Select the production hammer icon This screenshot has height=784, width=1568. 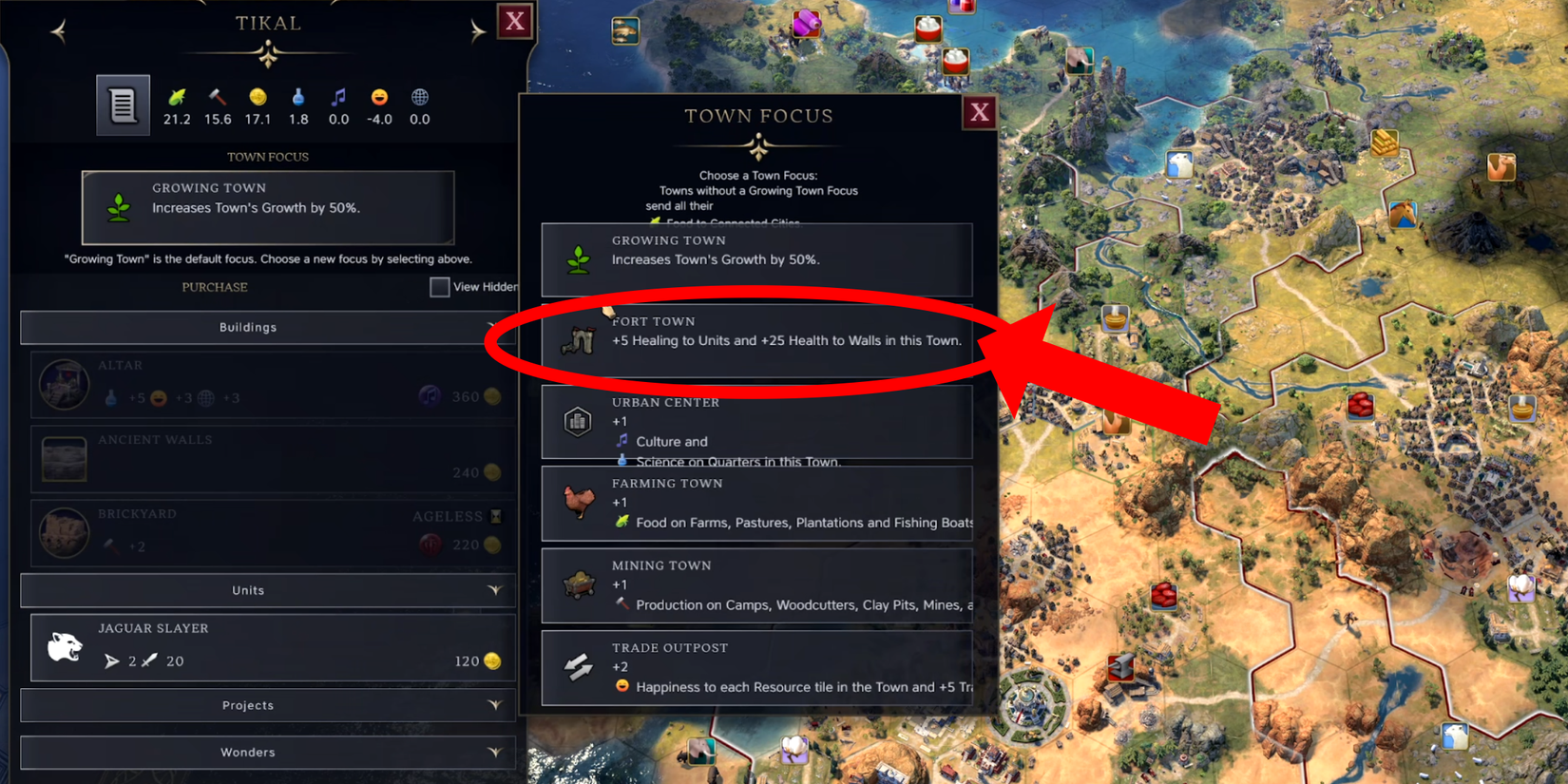(x=217, y=98)
